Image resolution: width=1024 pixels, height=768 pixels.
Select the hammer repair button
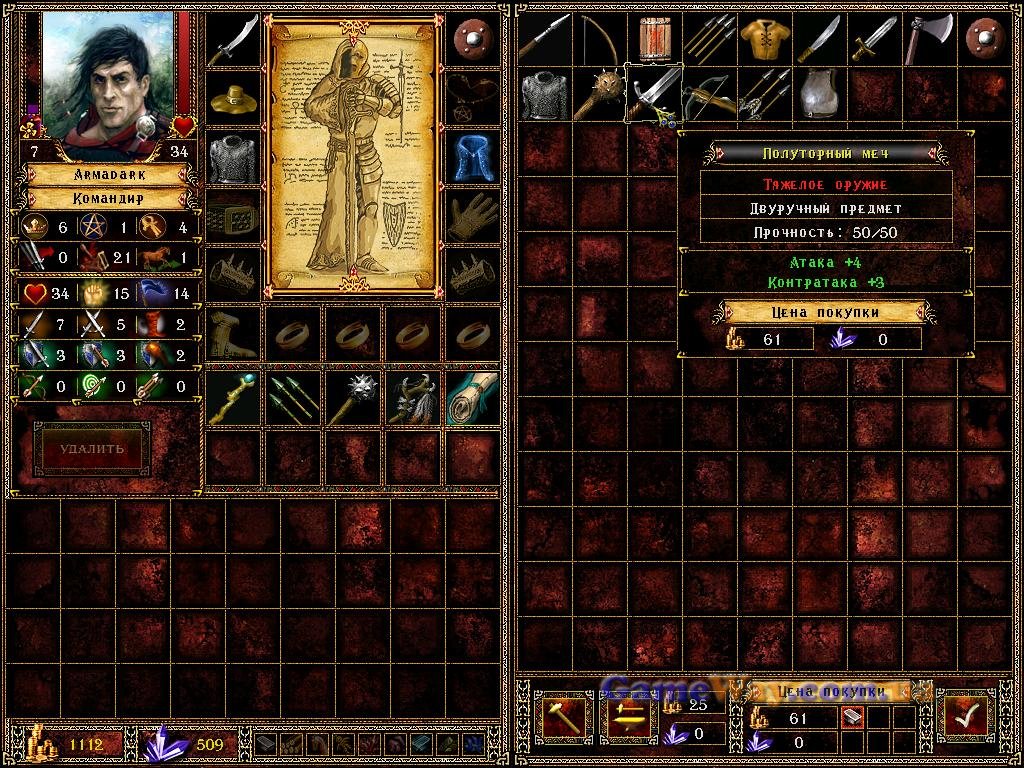click(565, 715)
